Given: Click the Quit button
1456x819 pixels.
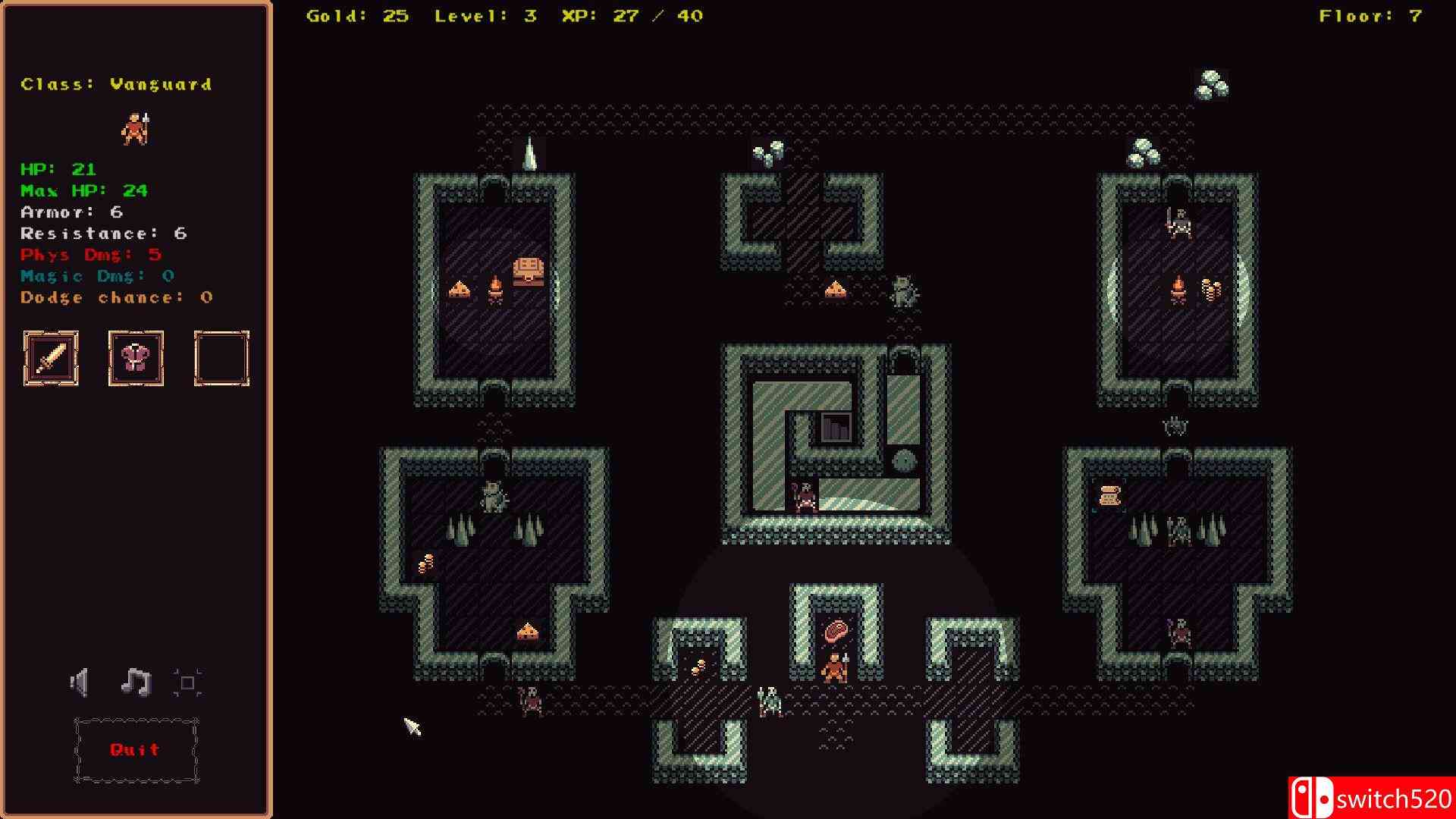Looking at the screenshot, I should coord(135,749).
